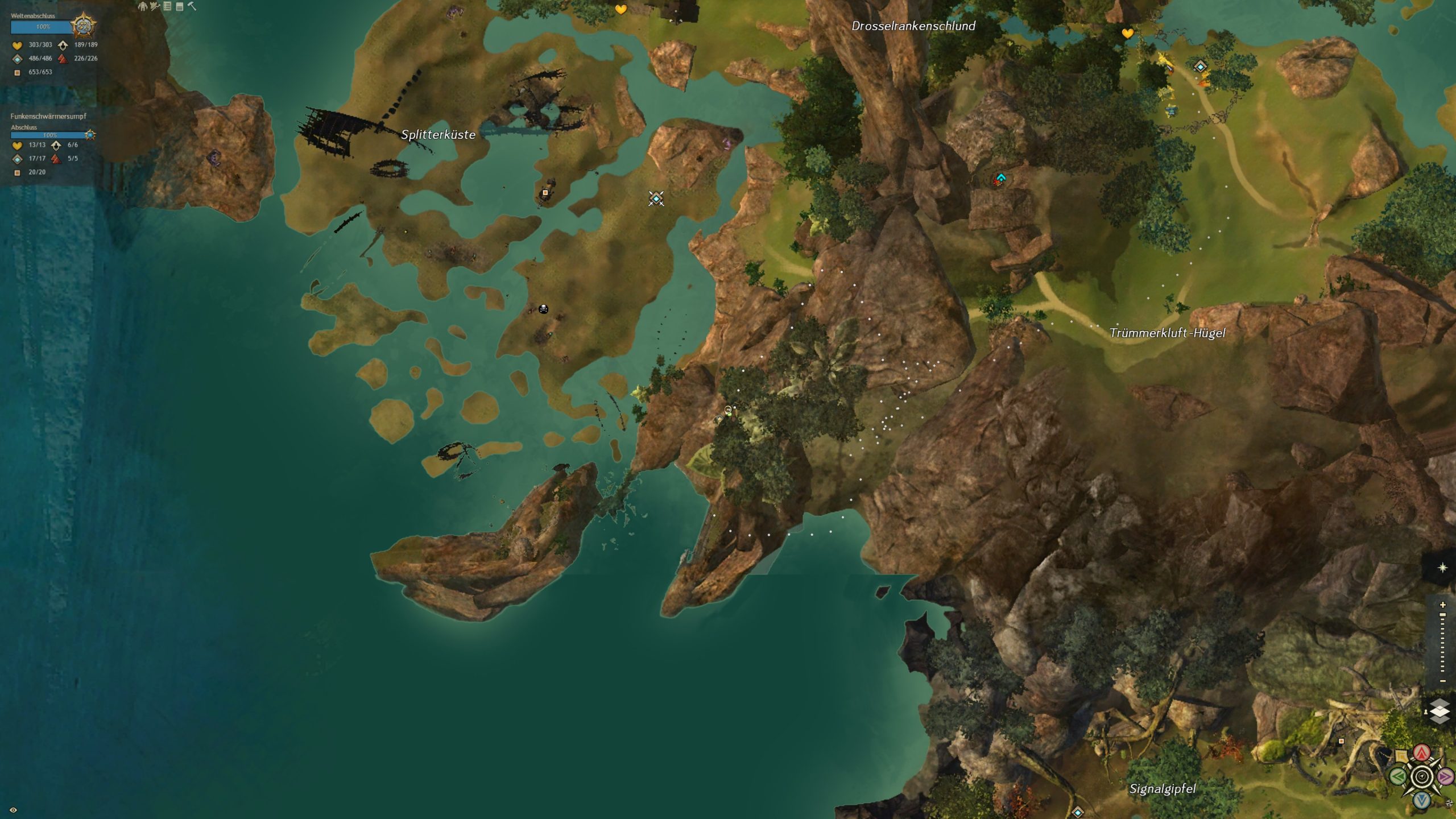The height and width of the screenshot is (819, 1456).
Task: Click the green arrow compass button
Action: tap(1398, 776)
